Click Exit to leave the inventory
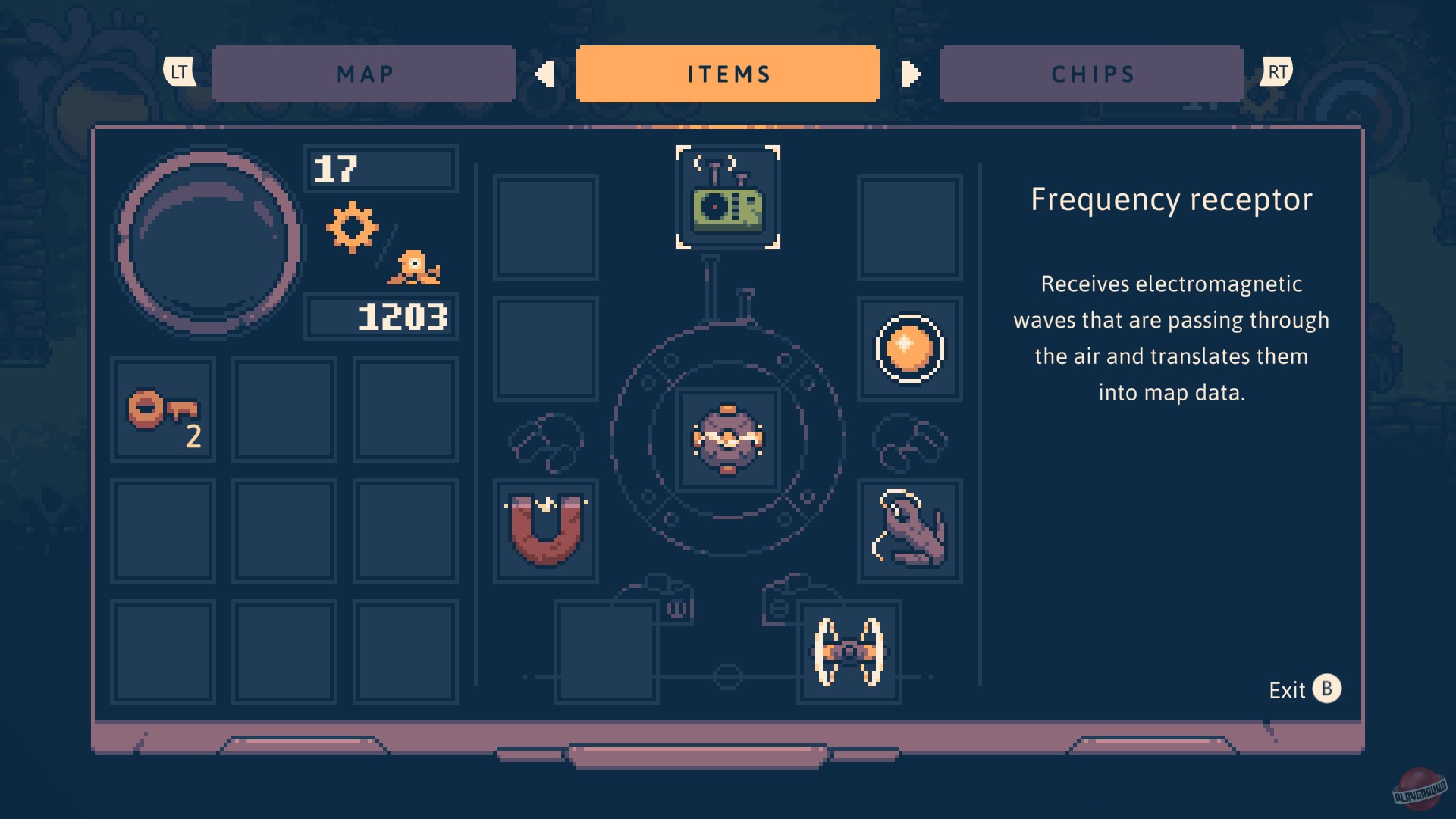This screenshot has height=819, width=1456. coord(1289,690)
